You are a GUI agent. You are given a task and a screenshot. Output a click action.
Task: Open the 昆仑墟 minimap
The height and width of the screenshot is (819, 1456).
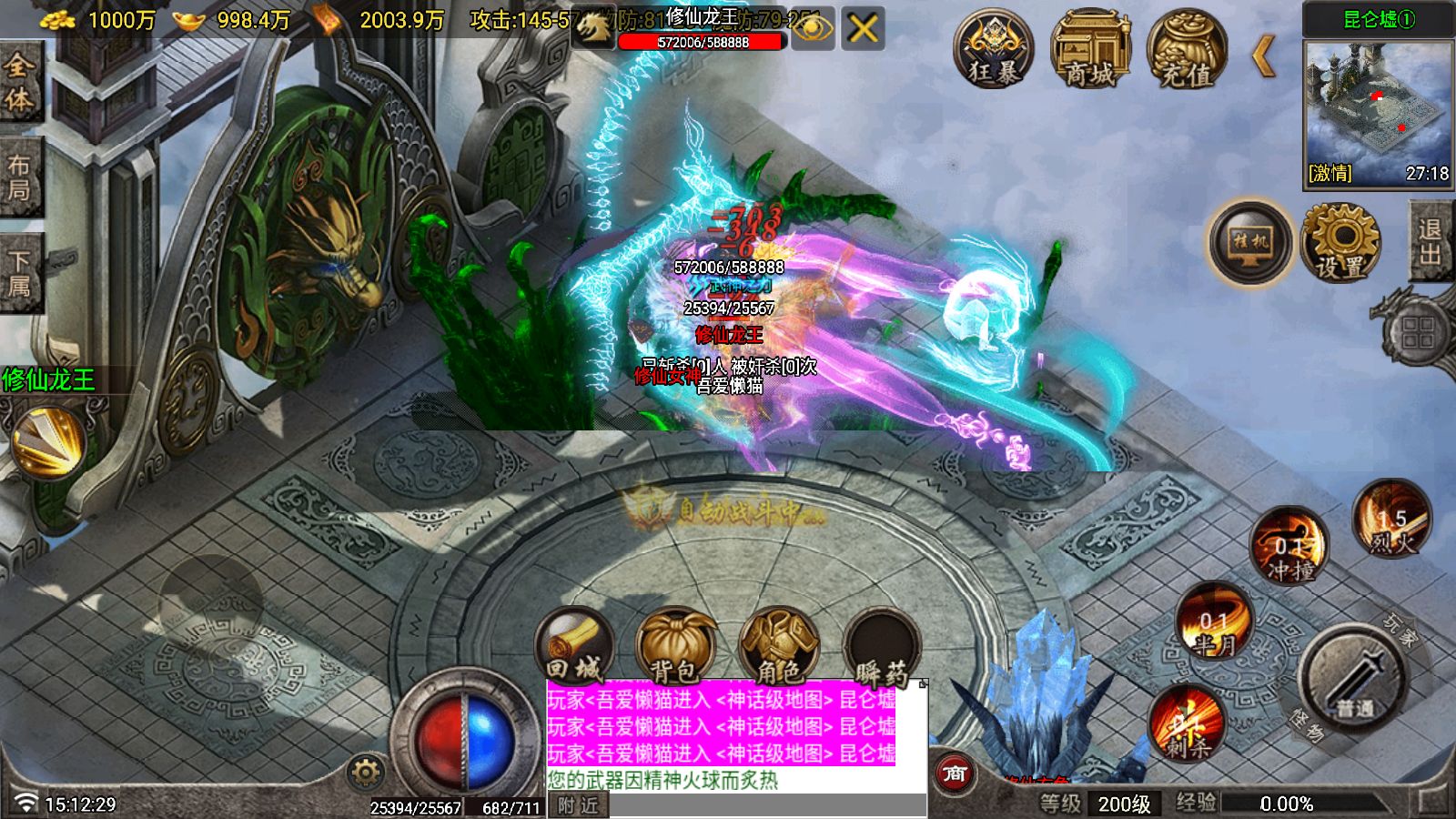point(1378,111)
